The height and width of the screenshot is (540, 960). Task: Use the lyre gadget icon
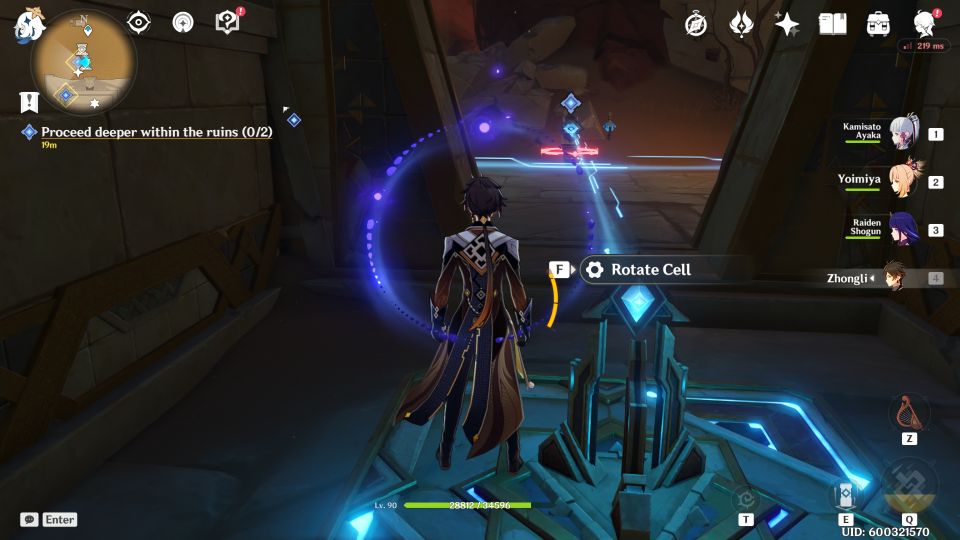click(x=909, y=412)
